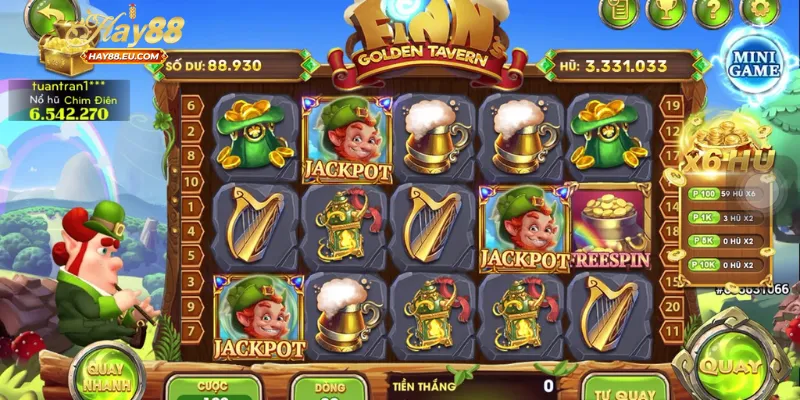Viewport: 800px width, 400px height.
Task: Change the Cược bet amount
Action: 213,388
